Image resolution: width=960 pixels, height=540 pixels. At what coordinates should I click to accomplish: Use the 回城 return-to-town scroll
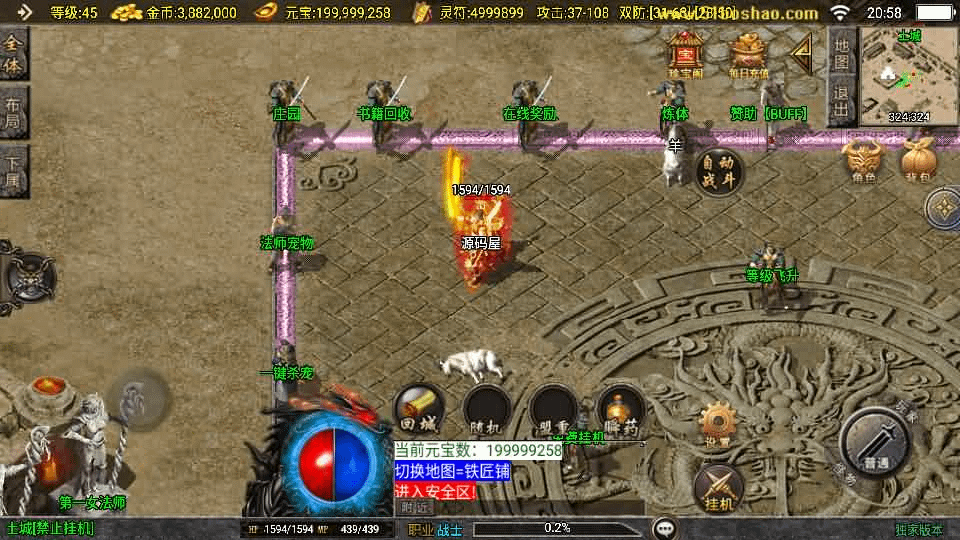click(420, 408)
